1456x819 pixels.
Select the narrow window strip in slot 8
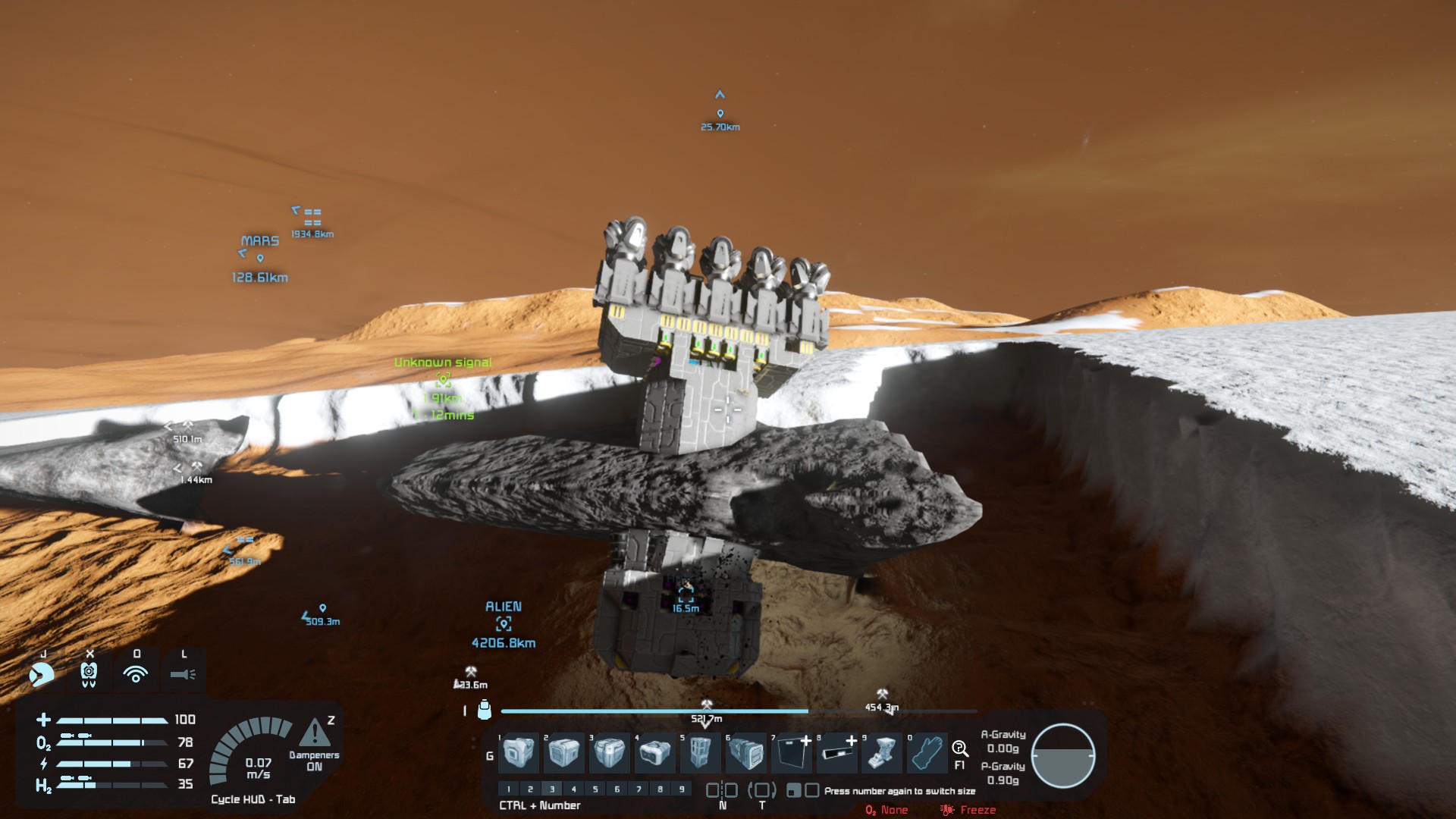coord(838,753)
